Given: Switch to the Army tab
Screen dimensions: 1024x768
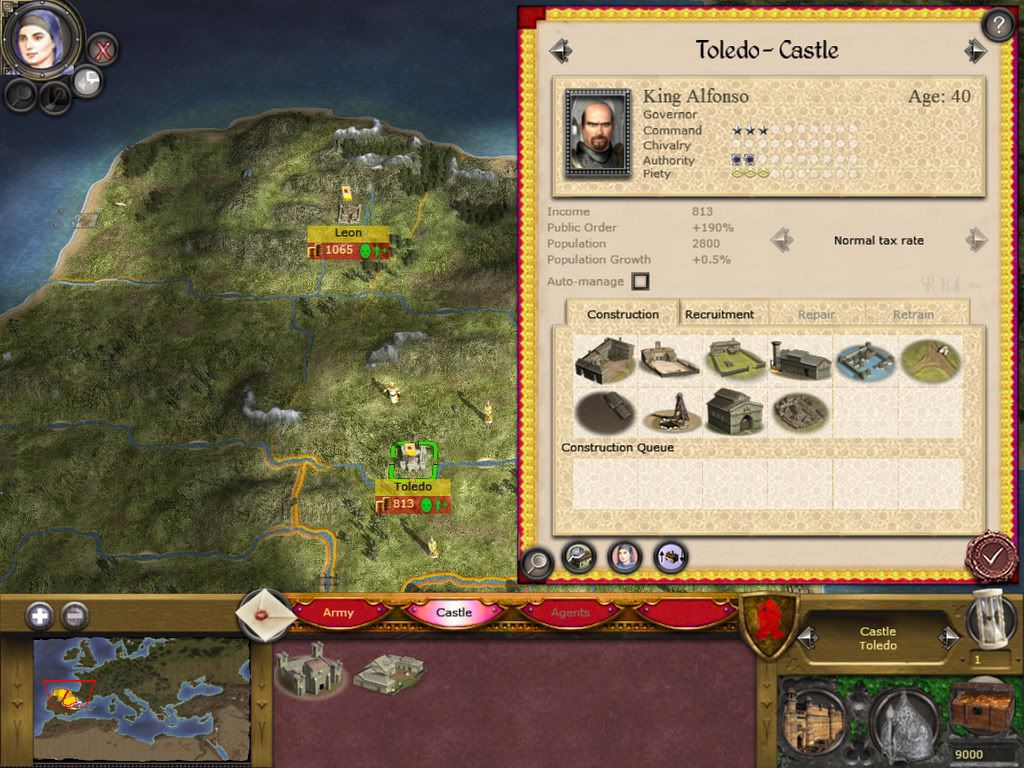Looking at the screenshot, I should 338,612.
